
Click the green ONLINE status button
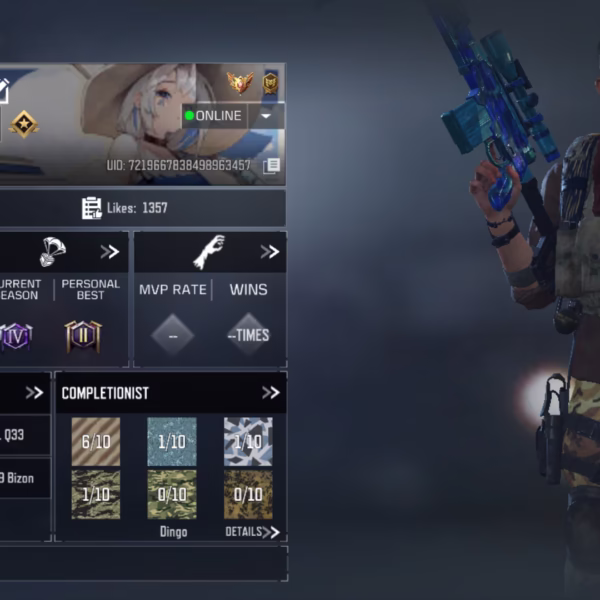(x=214, y=116)
